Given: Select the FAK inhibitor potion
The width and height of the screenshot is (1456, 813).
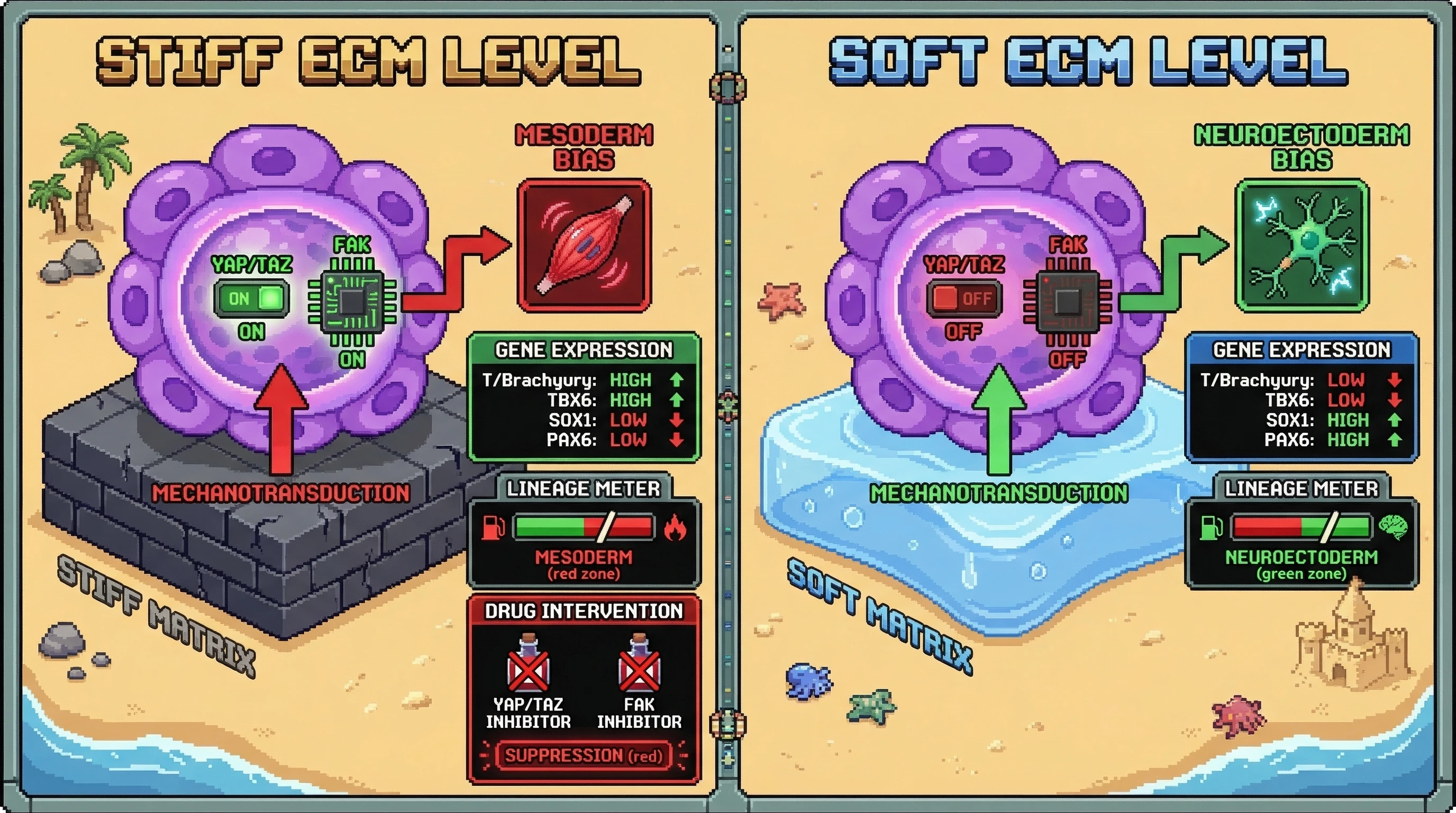Looking at the screenshot, I should pyautogui.click(x=639, y=665).
